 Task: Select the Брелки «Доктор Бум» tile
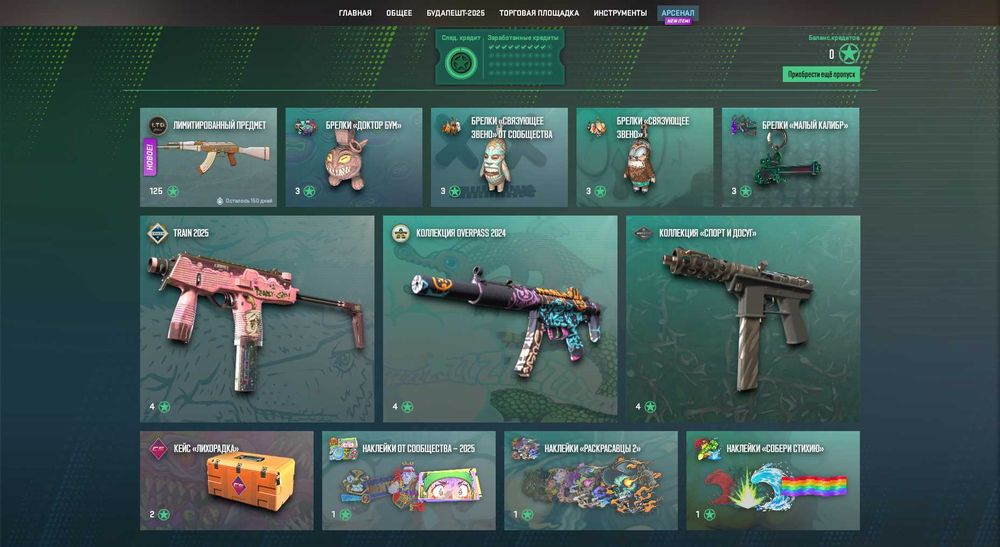click(353, 157)
